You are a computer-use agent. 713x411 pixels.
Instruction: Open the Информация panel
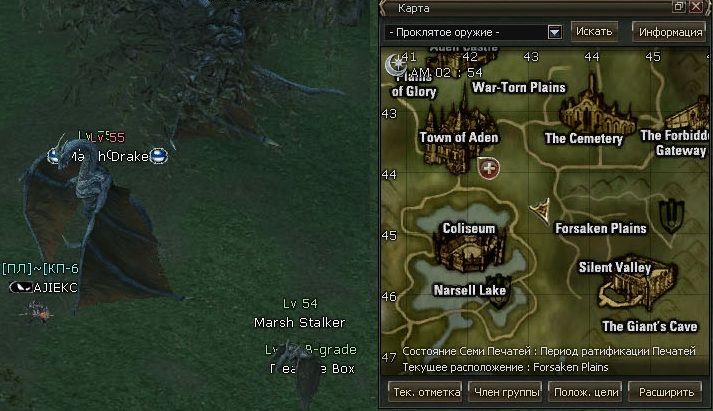point(670,31)
